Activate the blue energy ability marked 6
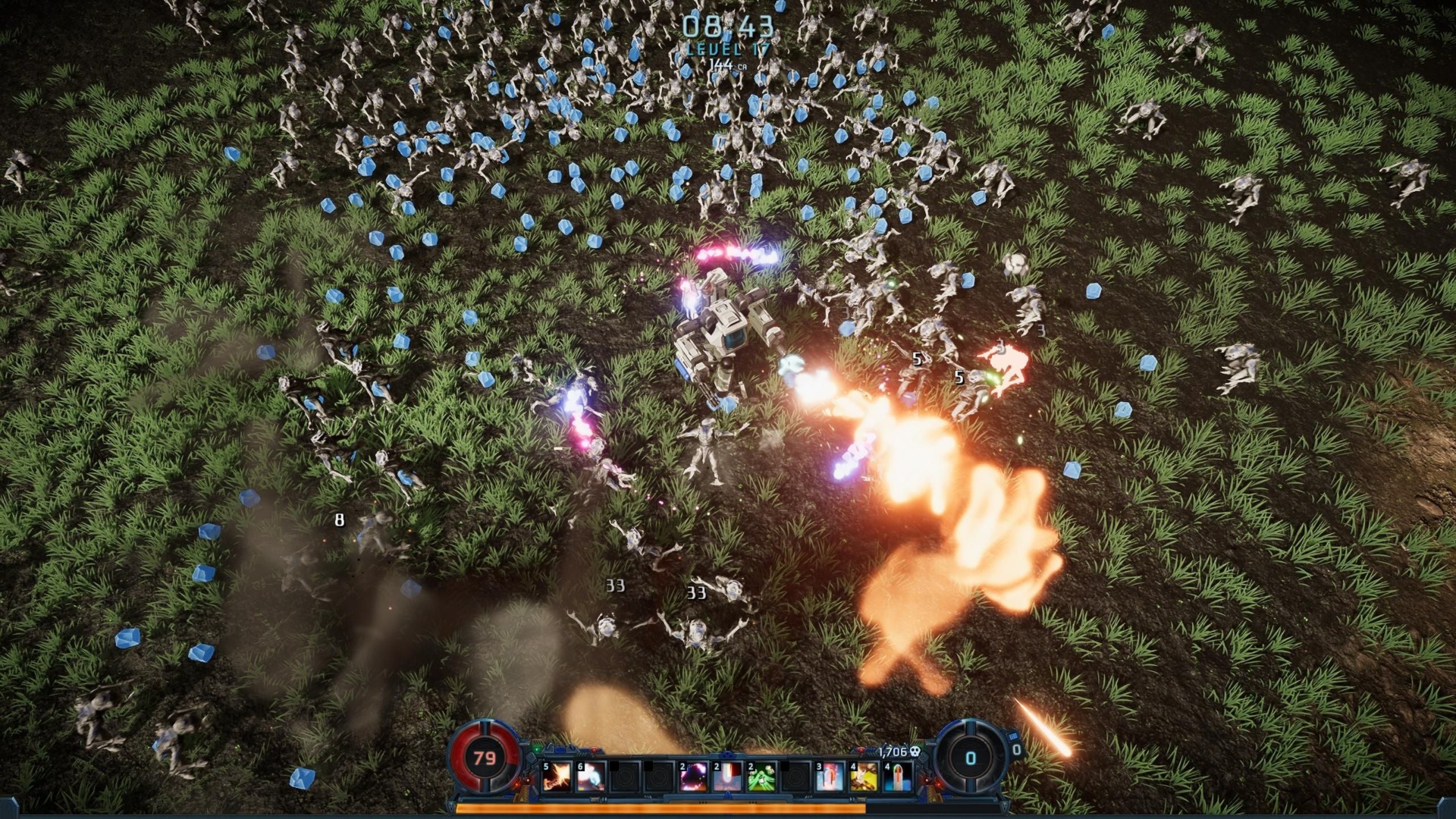The width and height of the screenshot is (1456, 819). (x=591, y=776)
